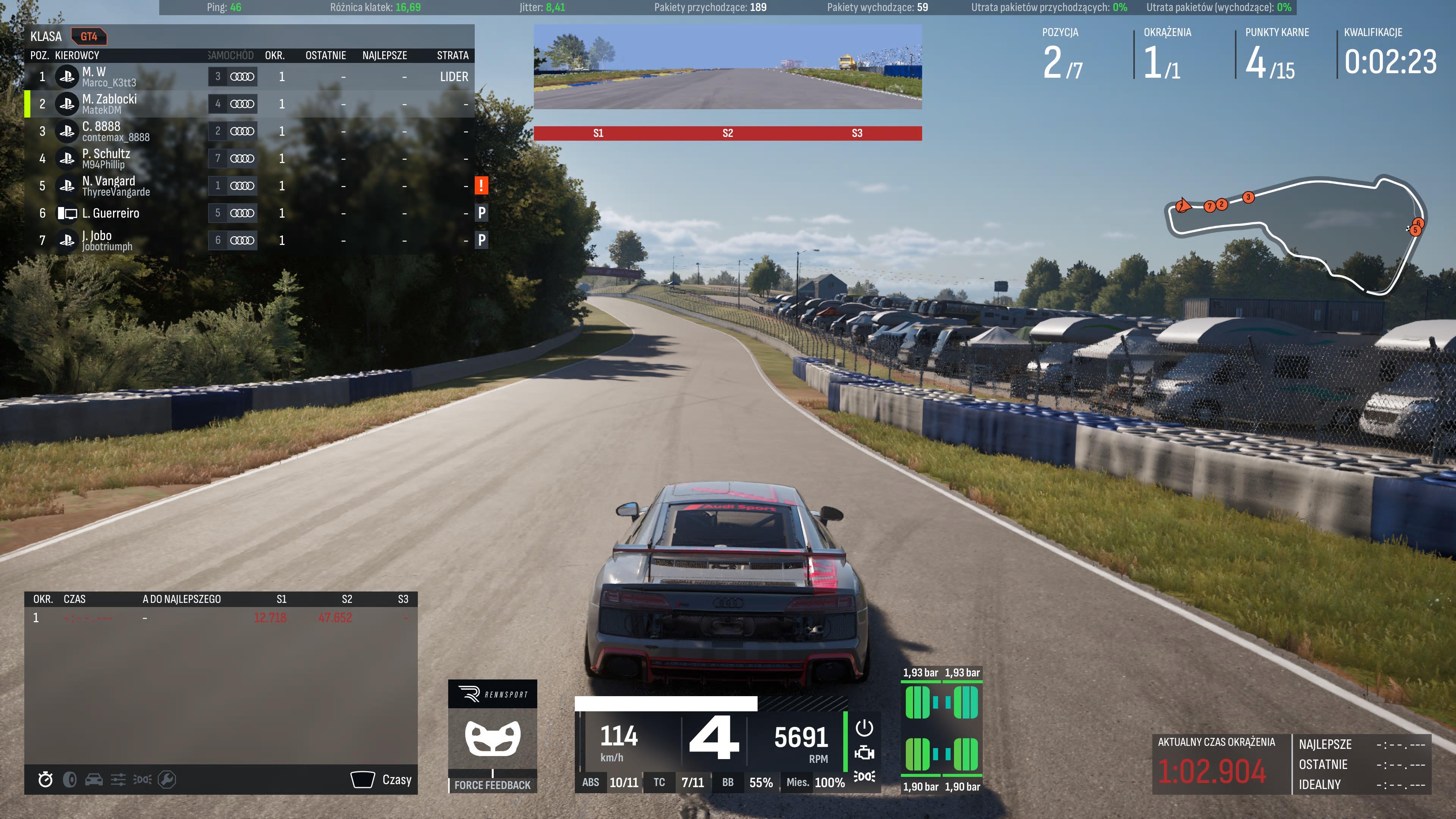Open the wrench pit-repair tab
The image size is (1456, 819).
point(167,780)
